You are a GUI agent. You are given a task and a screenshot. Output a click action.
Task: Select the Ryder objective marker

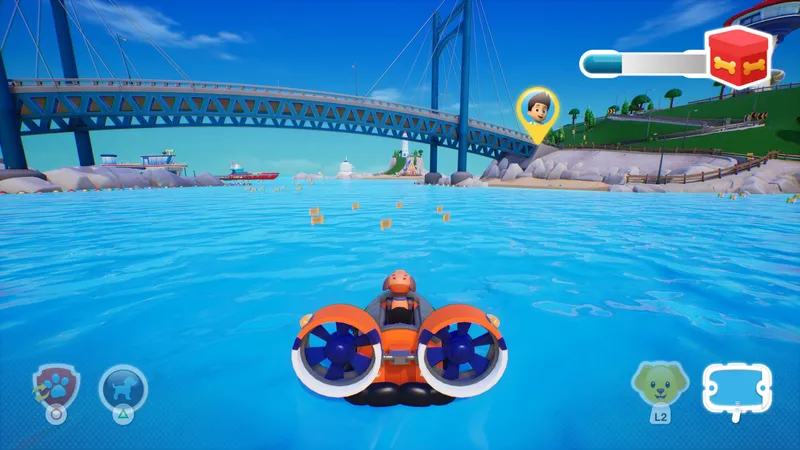coord(537,110)
